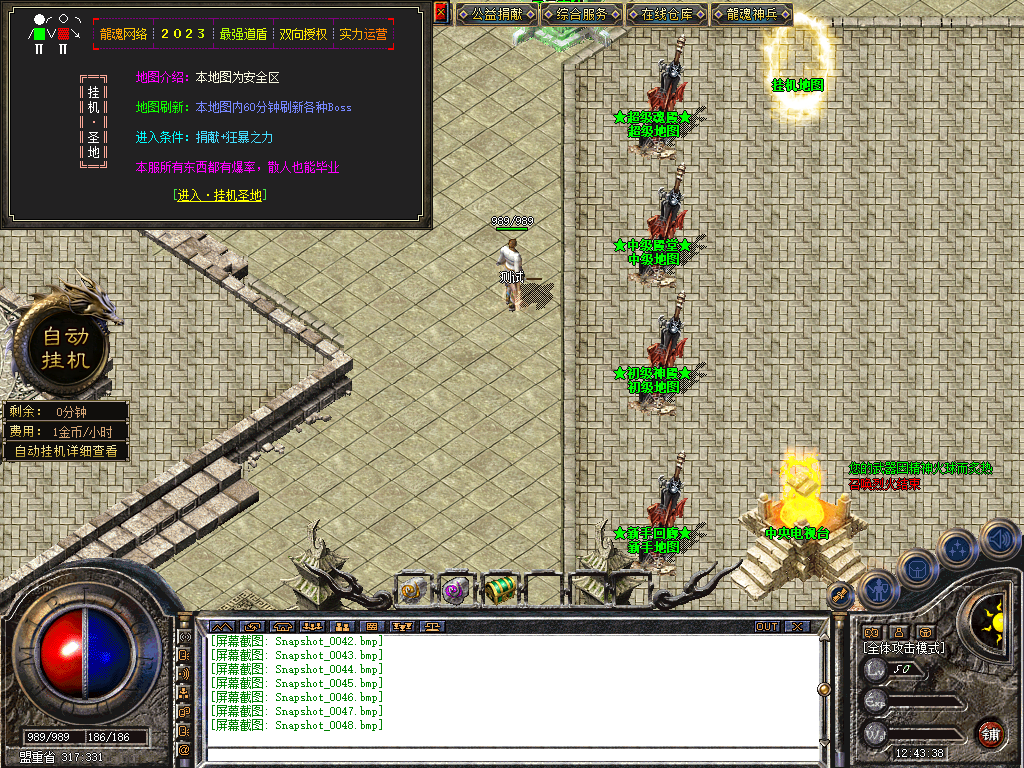This screenshot has width=1024, height=768.
Task: Open the 在线仓库 online warehouse
Action: [667, 15]
